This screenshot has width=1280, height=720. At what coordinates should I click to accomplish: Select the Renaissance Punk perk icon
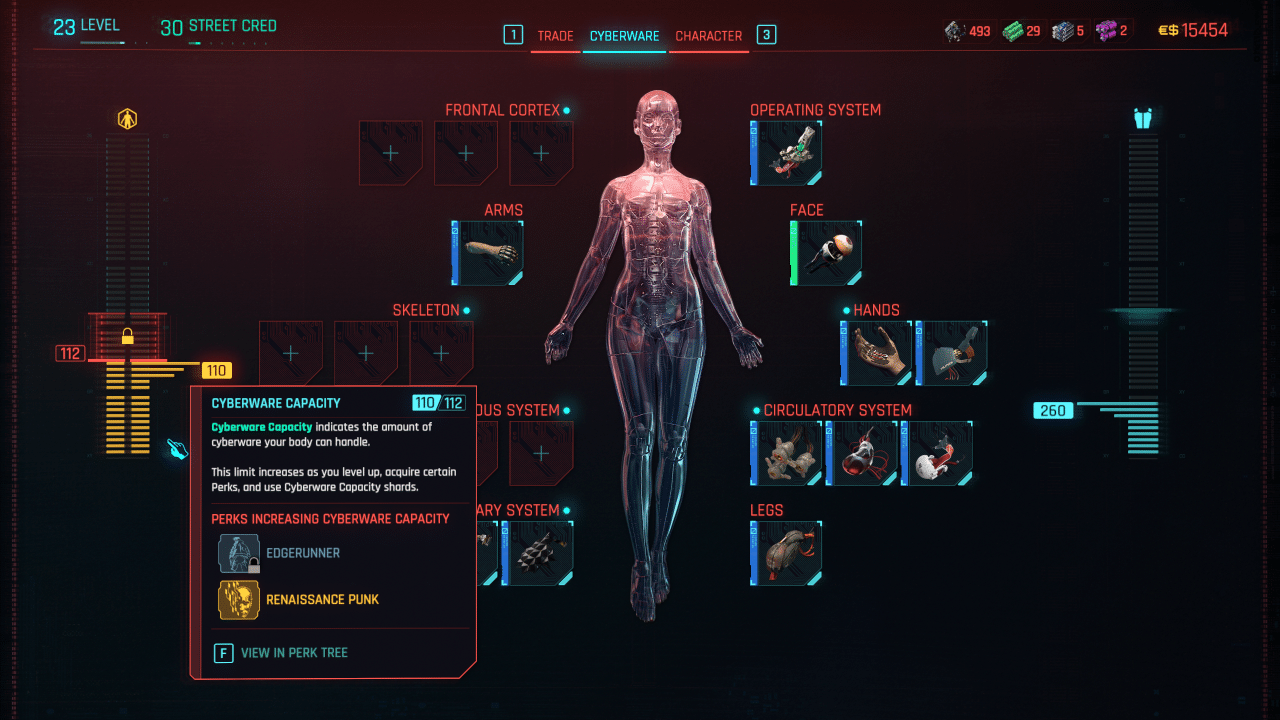pos(238,600)
